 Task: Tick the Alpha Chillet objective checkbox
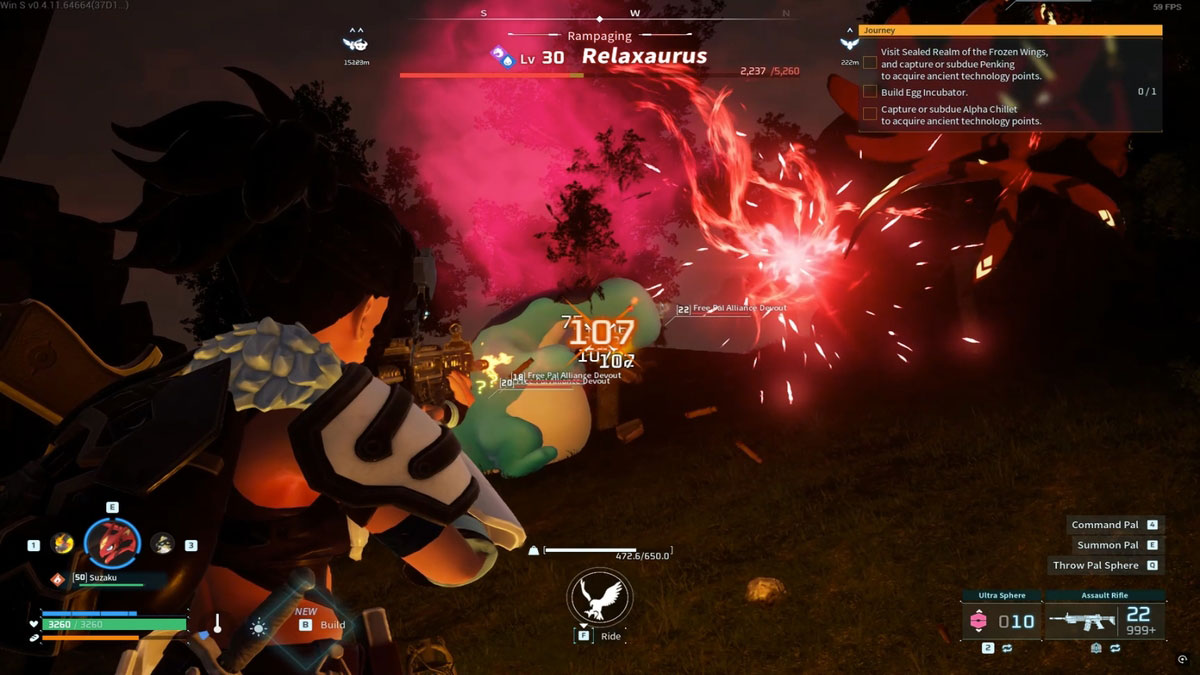click(x=870, y=114)
